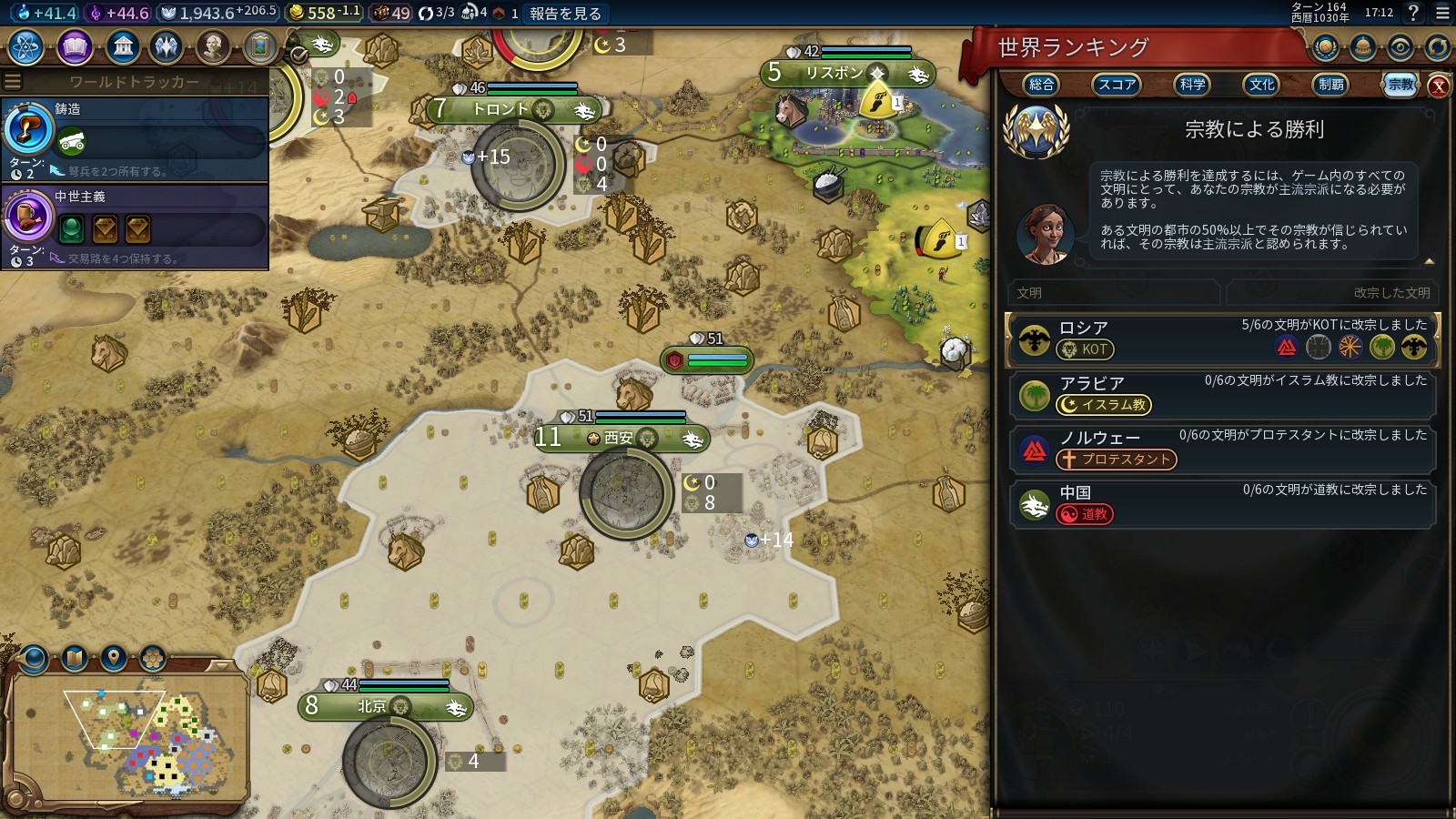Viewport: 1456px width, 819px height.
Task: Choose the アラビア イスラム教 row
Action: pyautogui.click(x=1221, y=395)
